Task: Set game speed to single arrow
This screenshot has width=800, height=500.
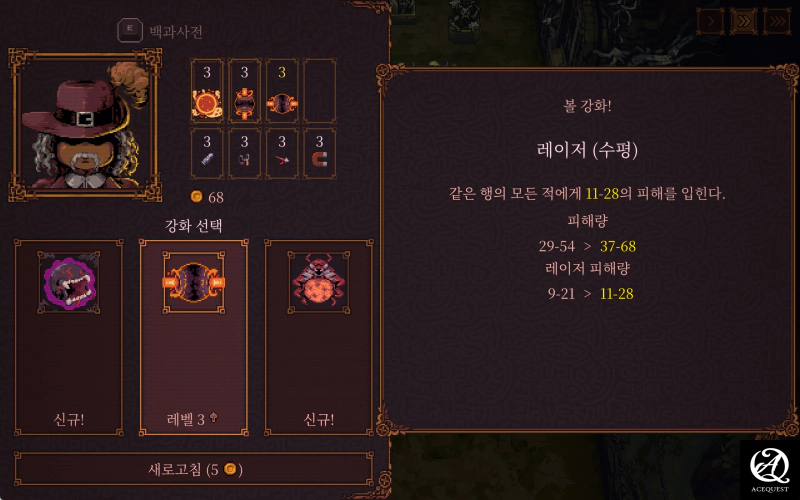Action: pyautogui.click(x=712, y=20)
